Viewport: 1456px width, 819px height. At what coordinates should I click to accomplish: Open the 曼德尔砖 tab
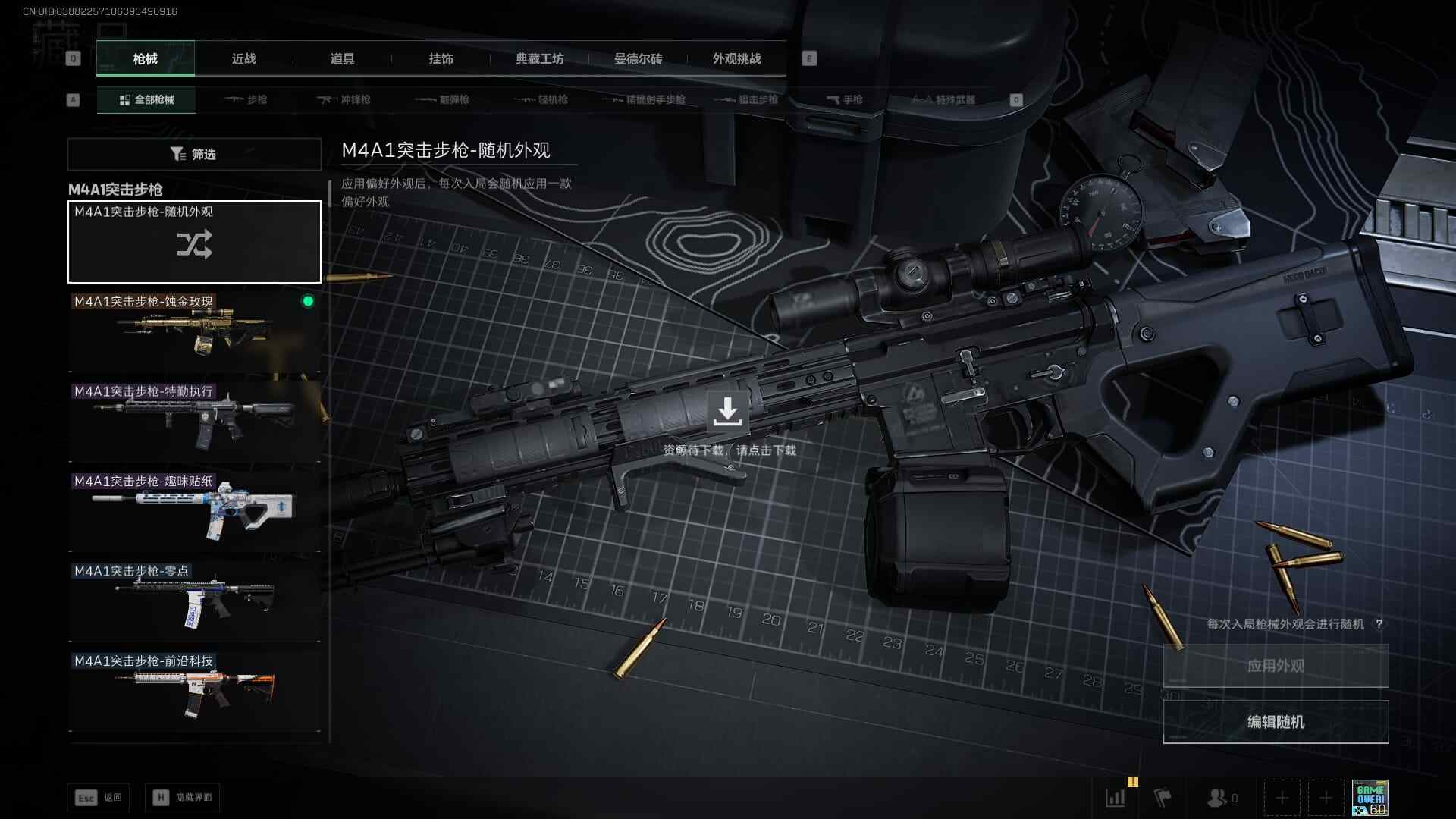tap(638, 59)
